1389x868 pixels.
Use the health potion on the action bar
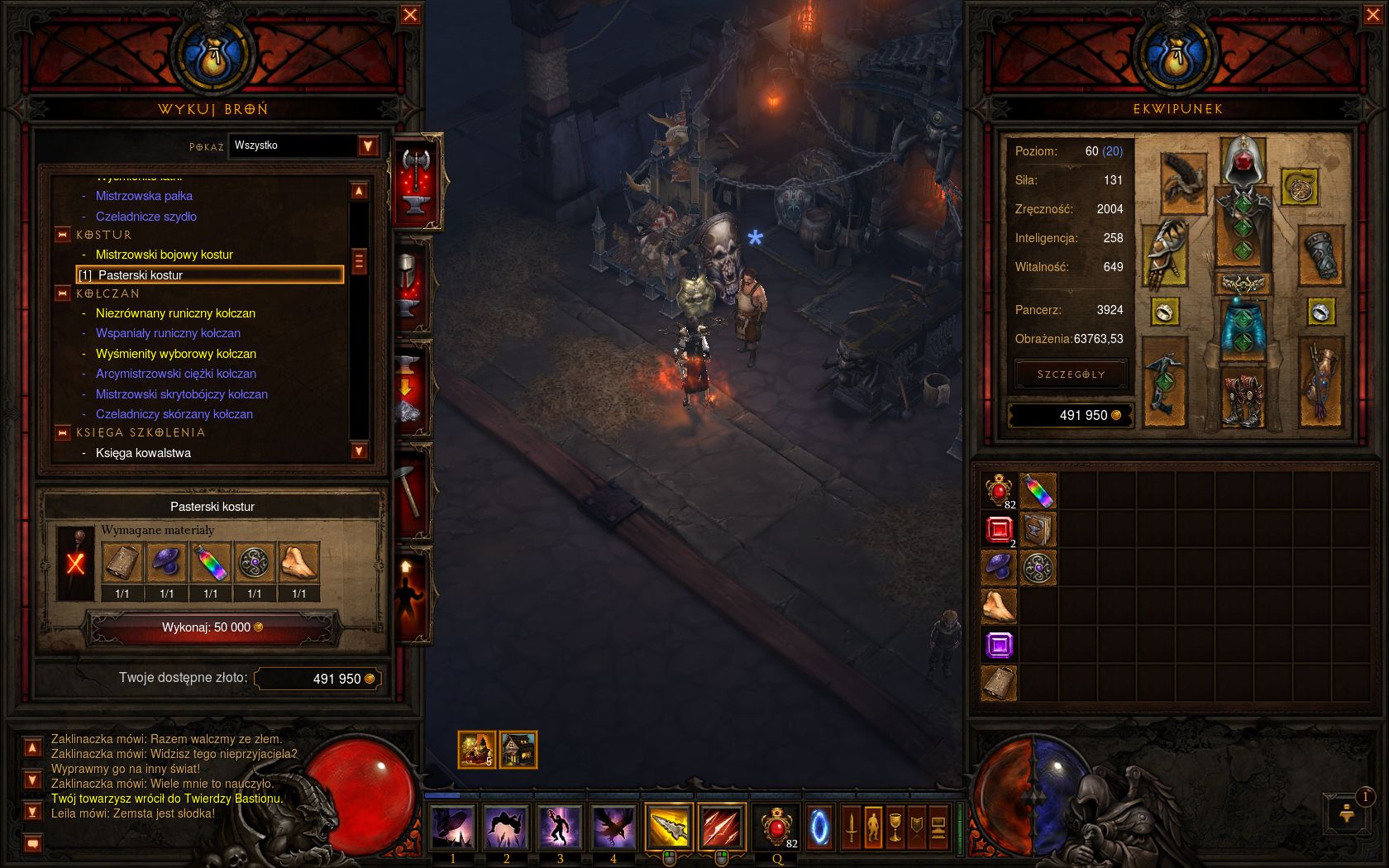point(776,827)
